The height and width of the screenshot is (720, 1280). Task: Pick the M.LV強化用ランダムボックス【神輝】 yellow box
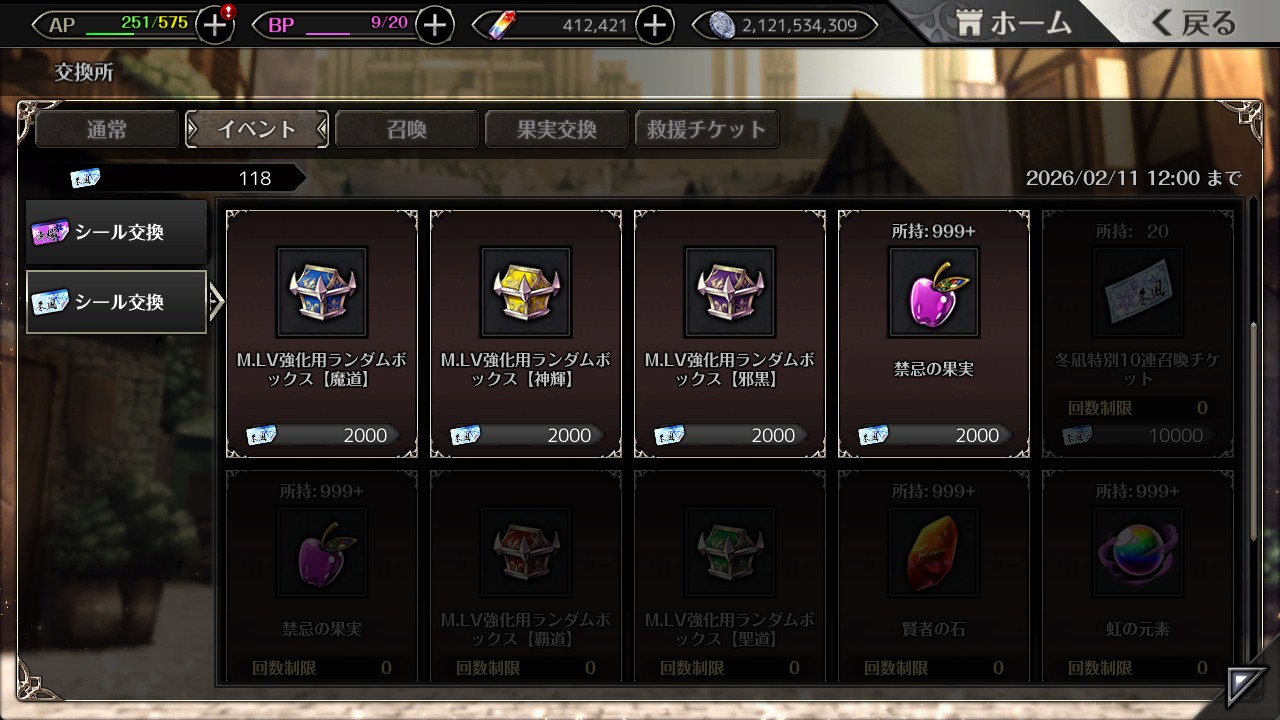pos(526,334)
